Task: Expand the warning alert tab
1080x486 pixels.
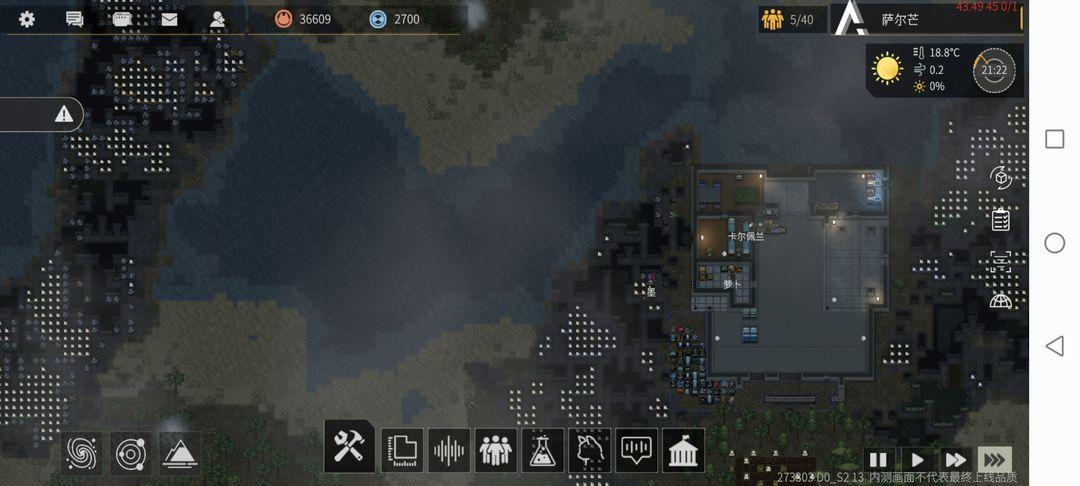Action: 63,114
